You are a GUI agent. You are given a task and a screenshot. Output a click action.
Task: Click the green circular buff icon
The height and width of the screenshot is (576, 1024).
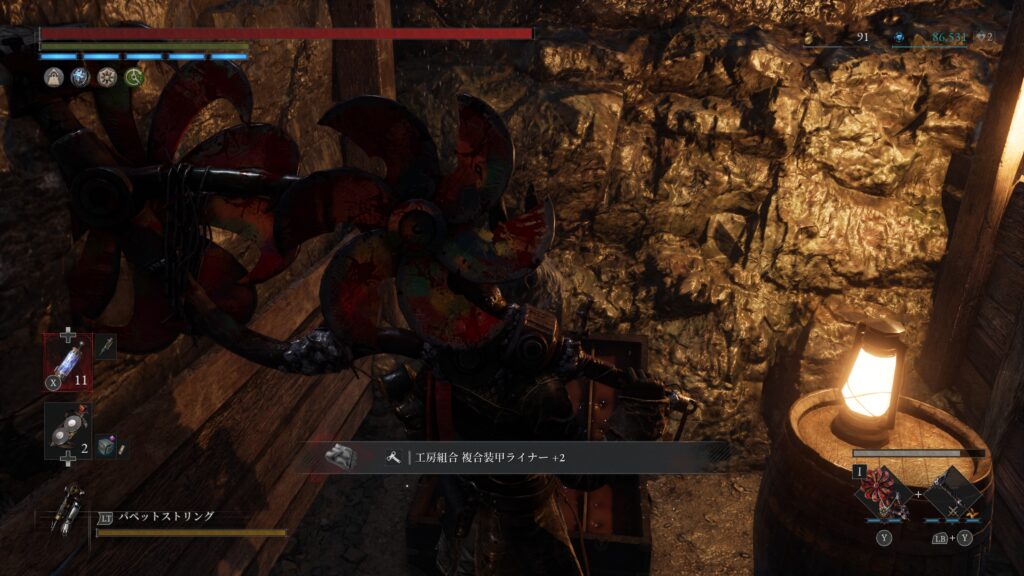pyautogui.click(x=133, y=77)
